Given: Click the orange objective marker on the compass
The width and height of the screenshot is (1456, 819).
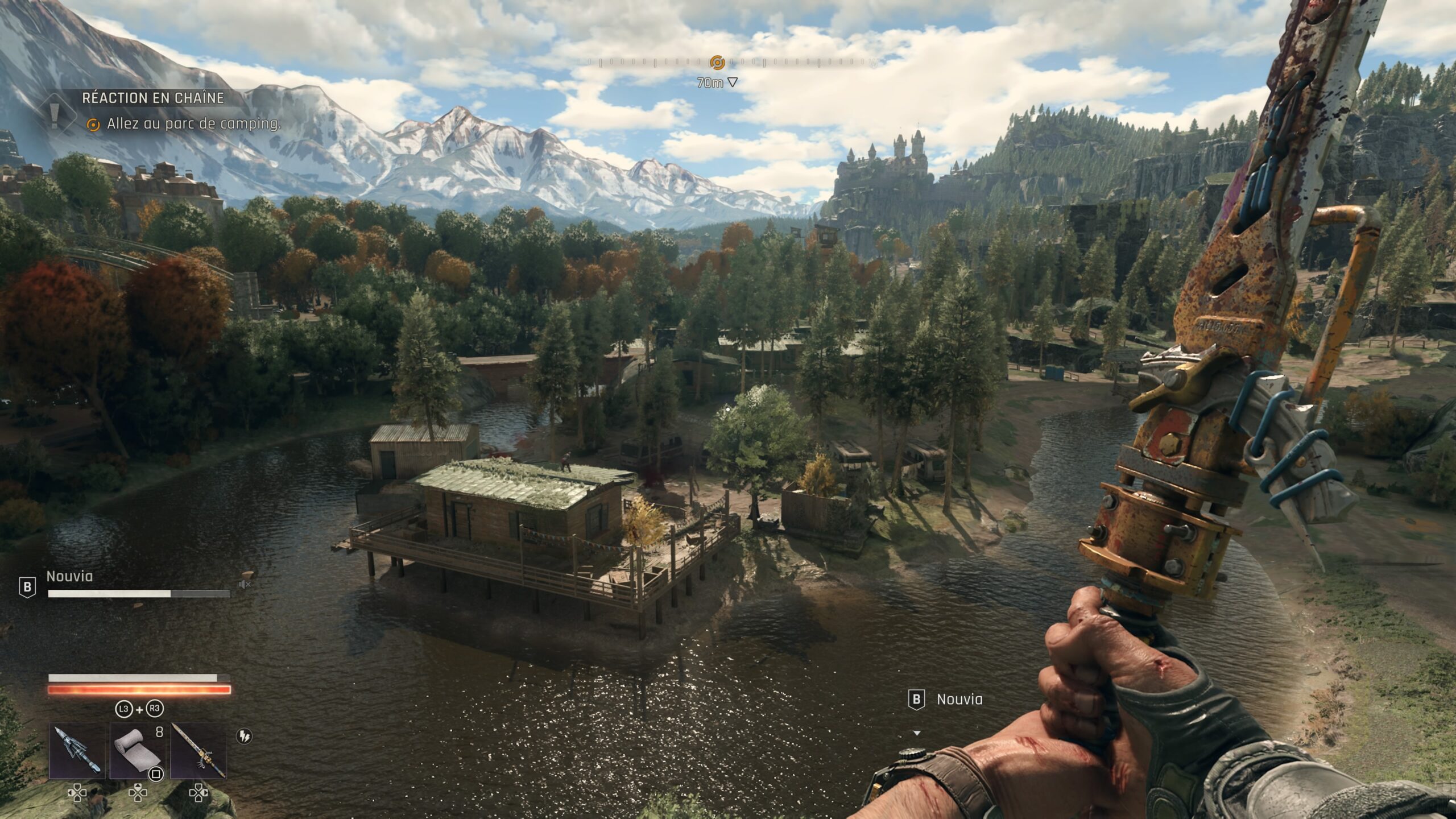Looking at the screenshot, I should [x=717, y=62].
